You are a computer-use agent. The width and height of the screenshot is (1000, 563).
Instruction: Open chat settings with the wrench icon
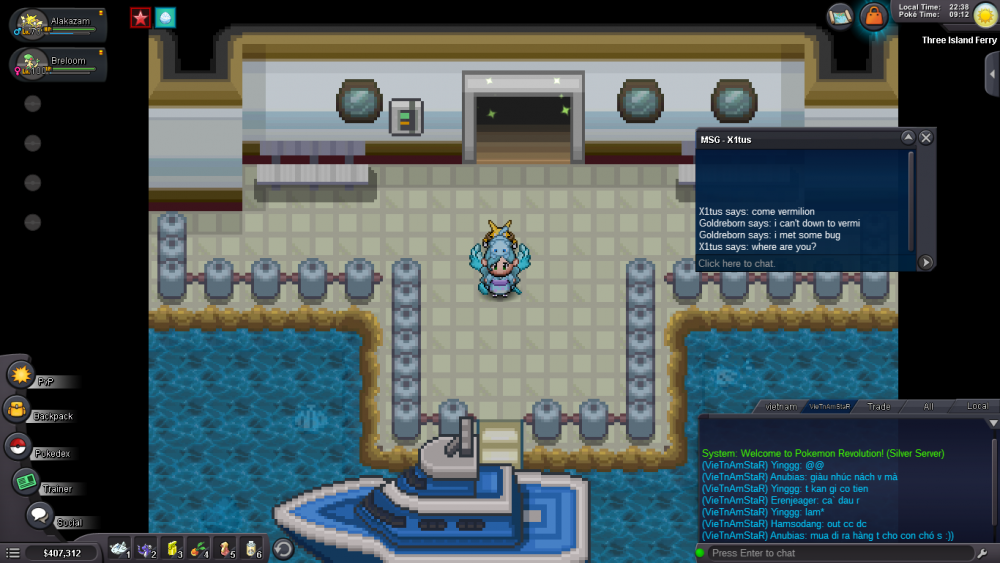point(983,553)
